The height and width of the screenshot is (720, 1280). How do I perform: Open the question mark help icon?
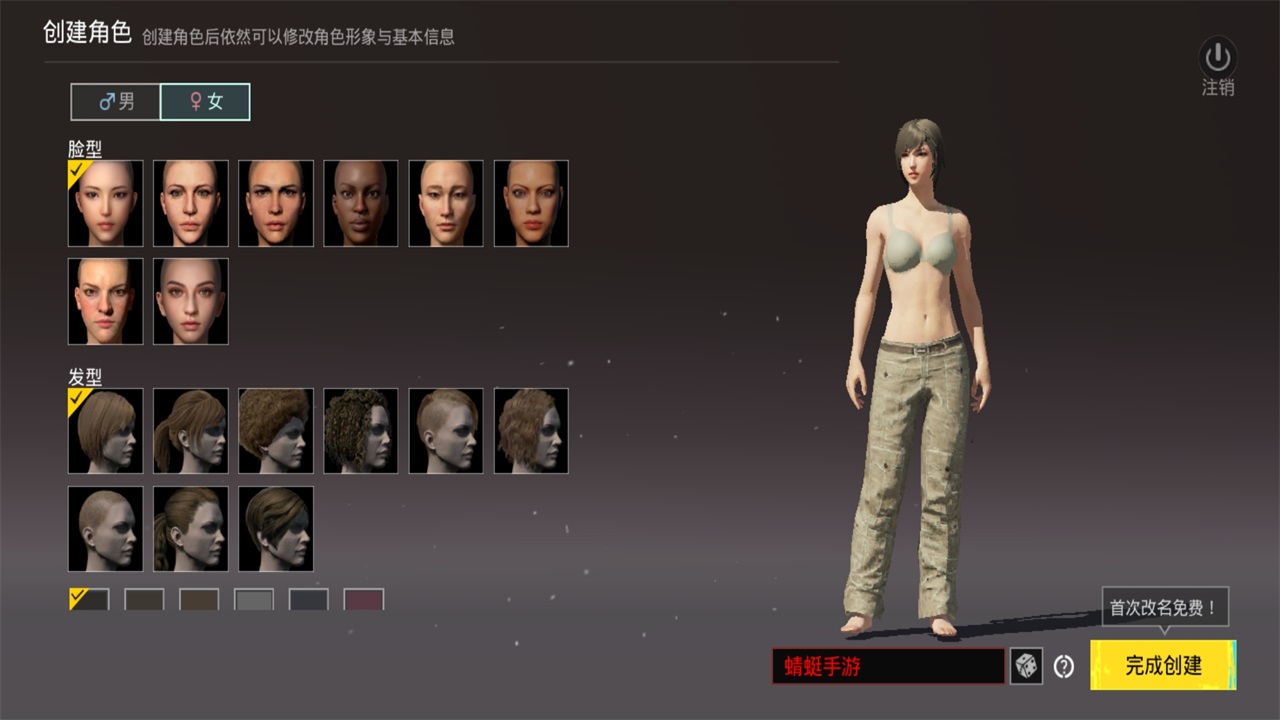(1064, 666)
